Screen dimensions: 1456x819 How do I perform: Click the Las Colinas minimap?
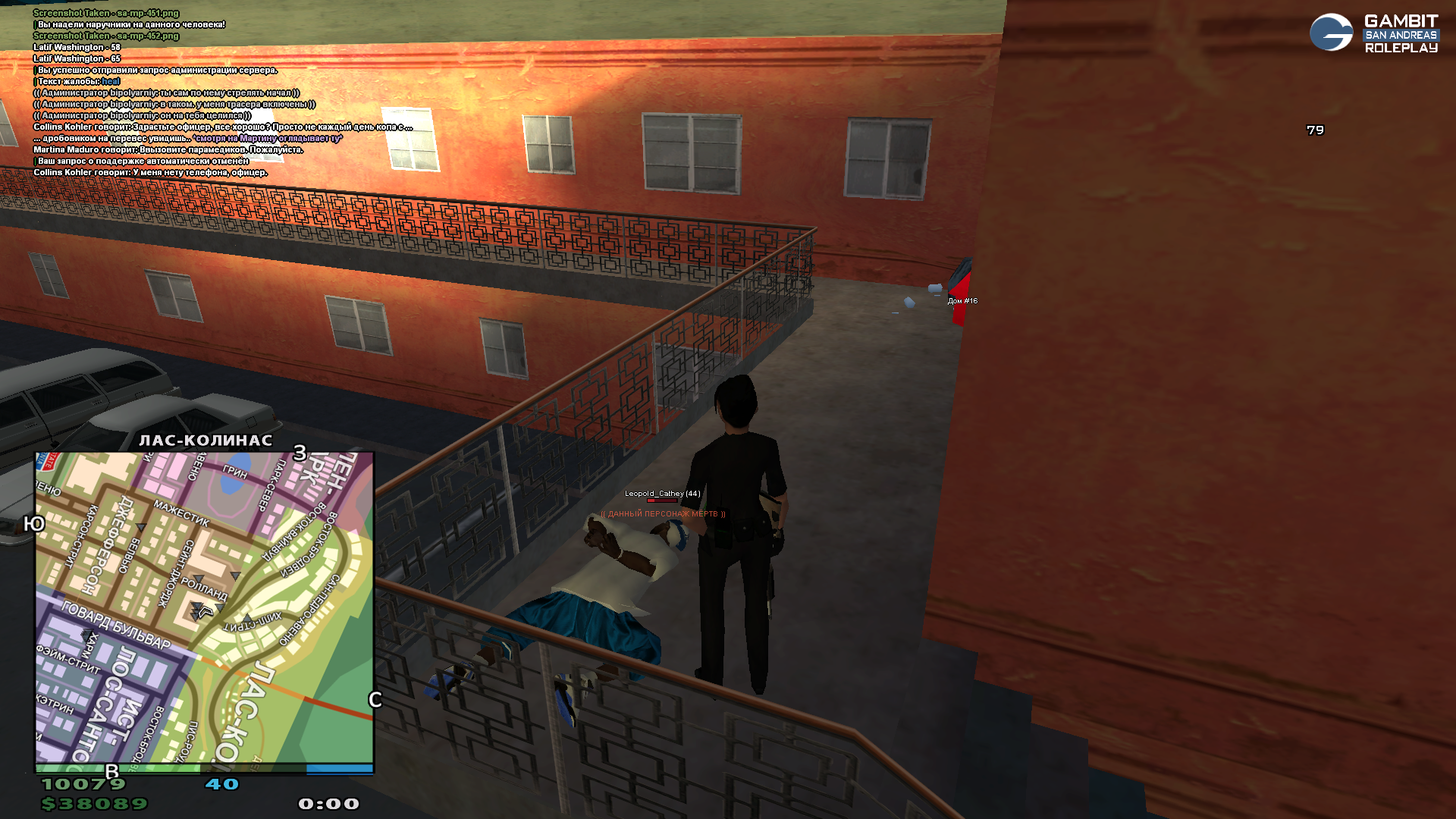coord(205,607)
